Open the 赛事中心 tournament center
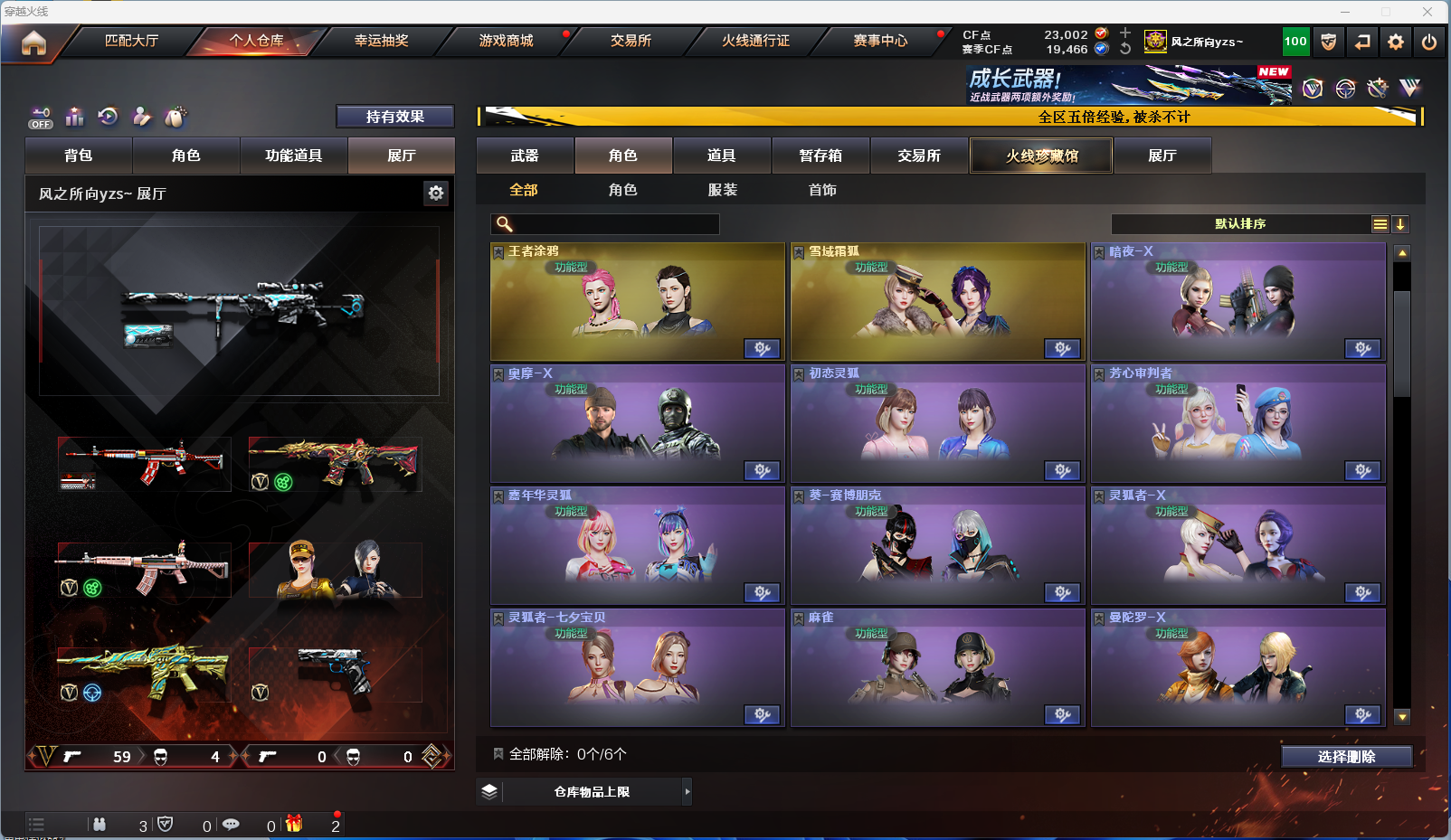The width and height of the screenshot is (1451, 840). (880, 41)
